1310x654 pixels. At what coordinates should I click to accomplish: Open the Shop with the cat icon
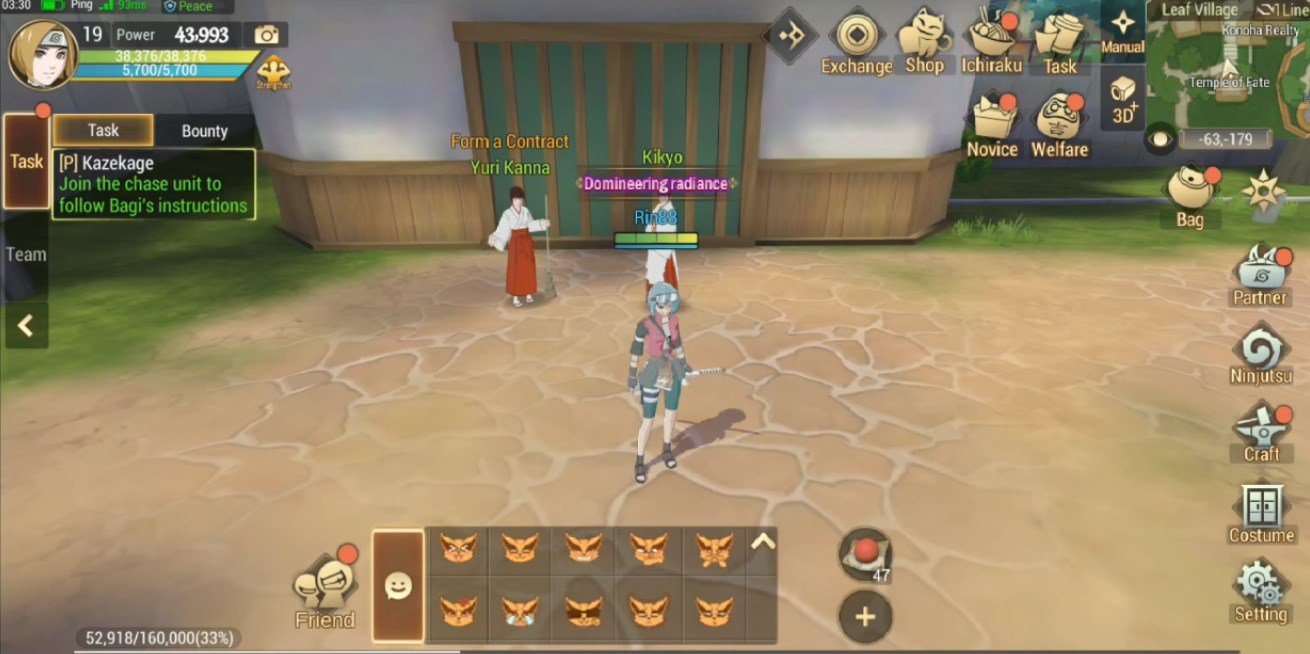coord(924,43)
